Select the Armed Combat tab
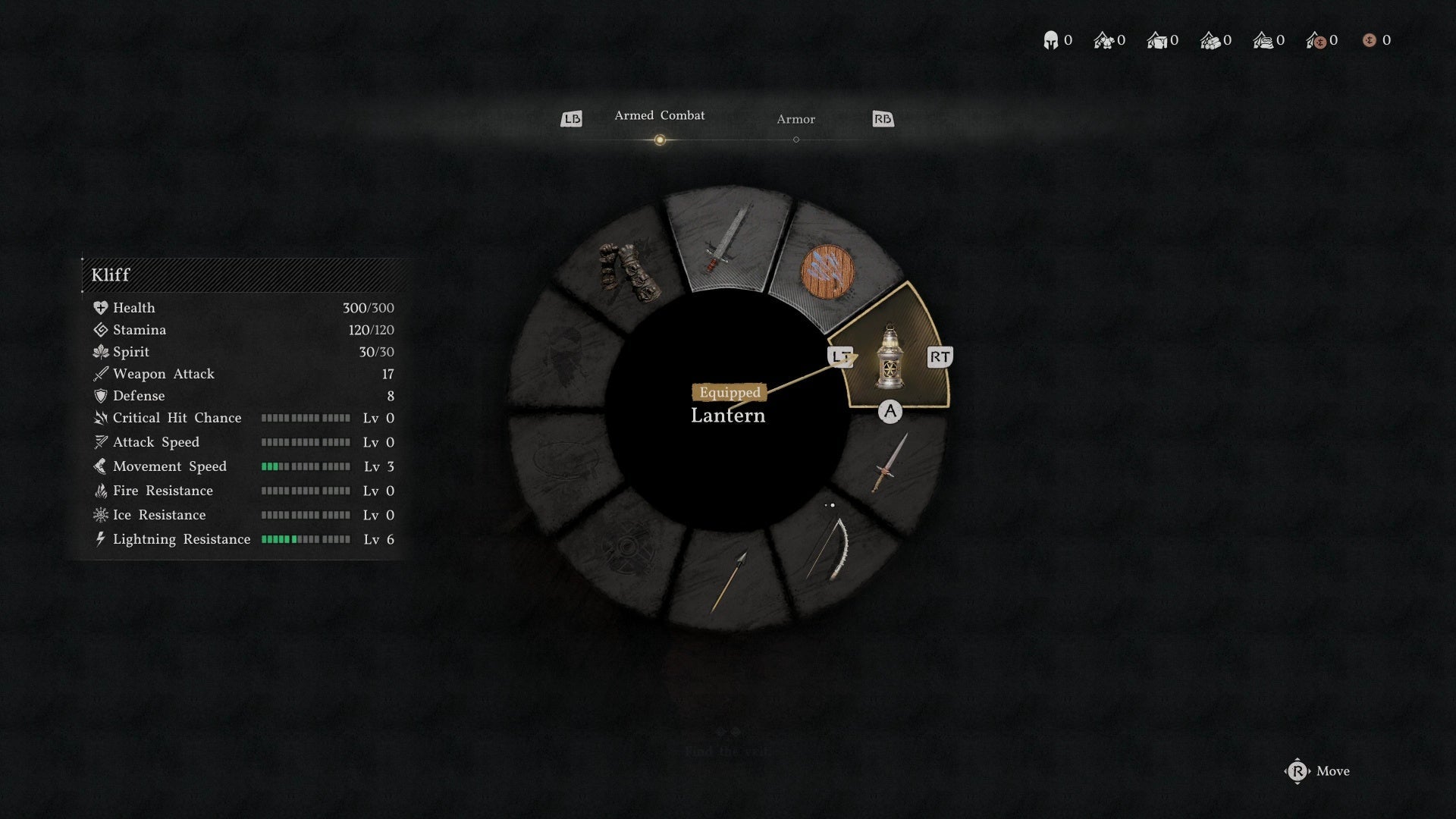Screen dimensions: 1456x819 (659, 116)
